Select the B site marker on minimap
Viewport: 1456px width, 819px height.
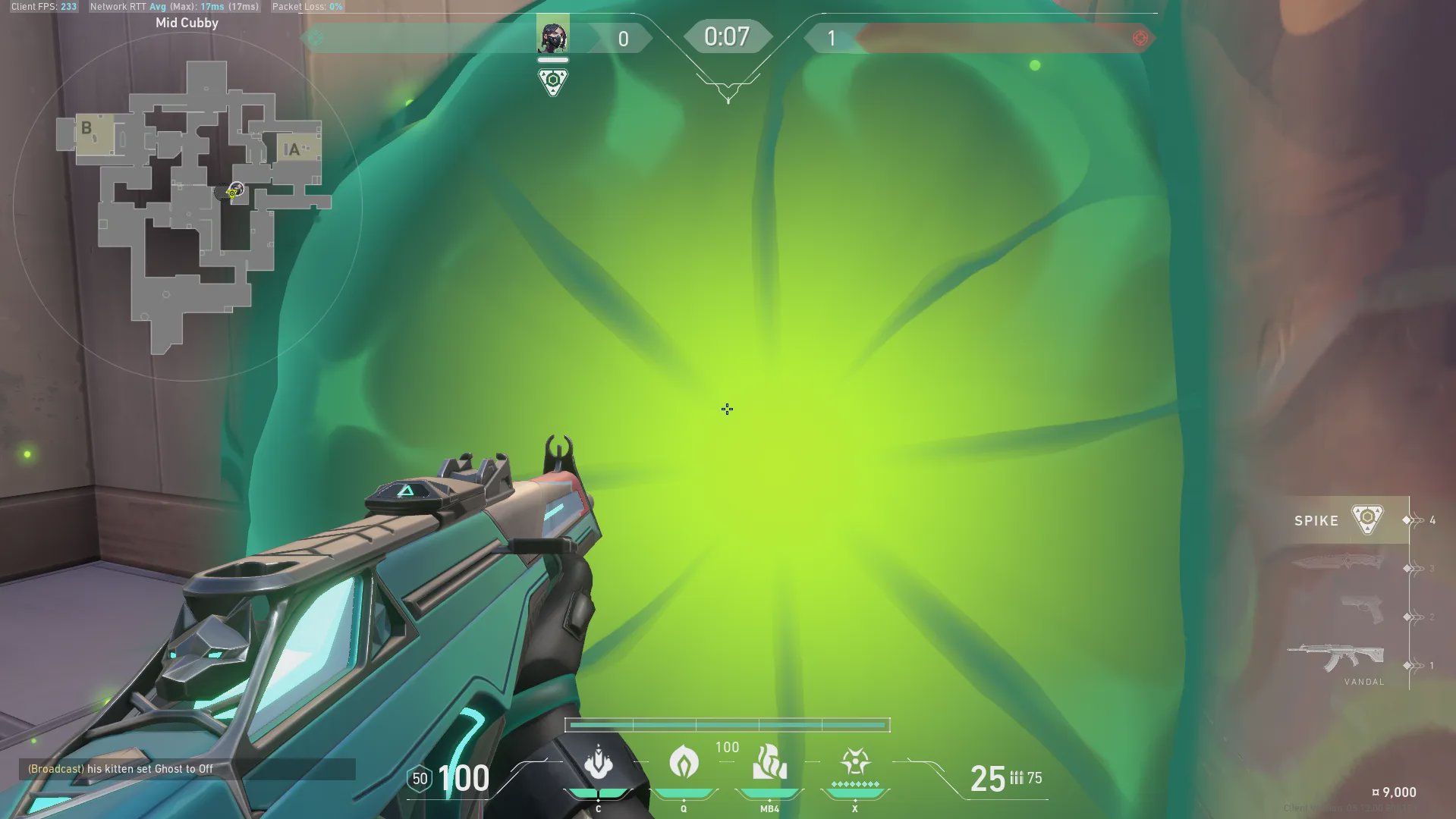[86, 129]
